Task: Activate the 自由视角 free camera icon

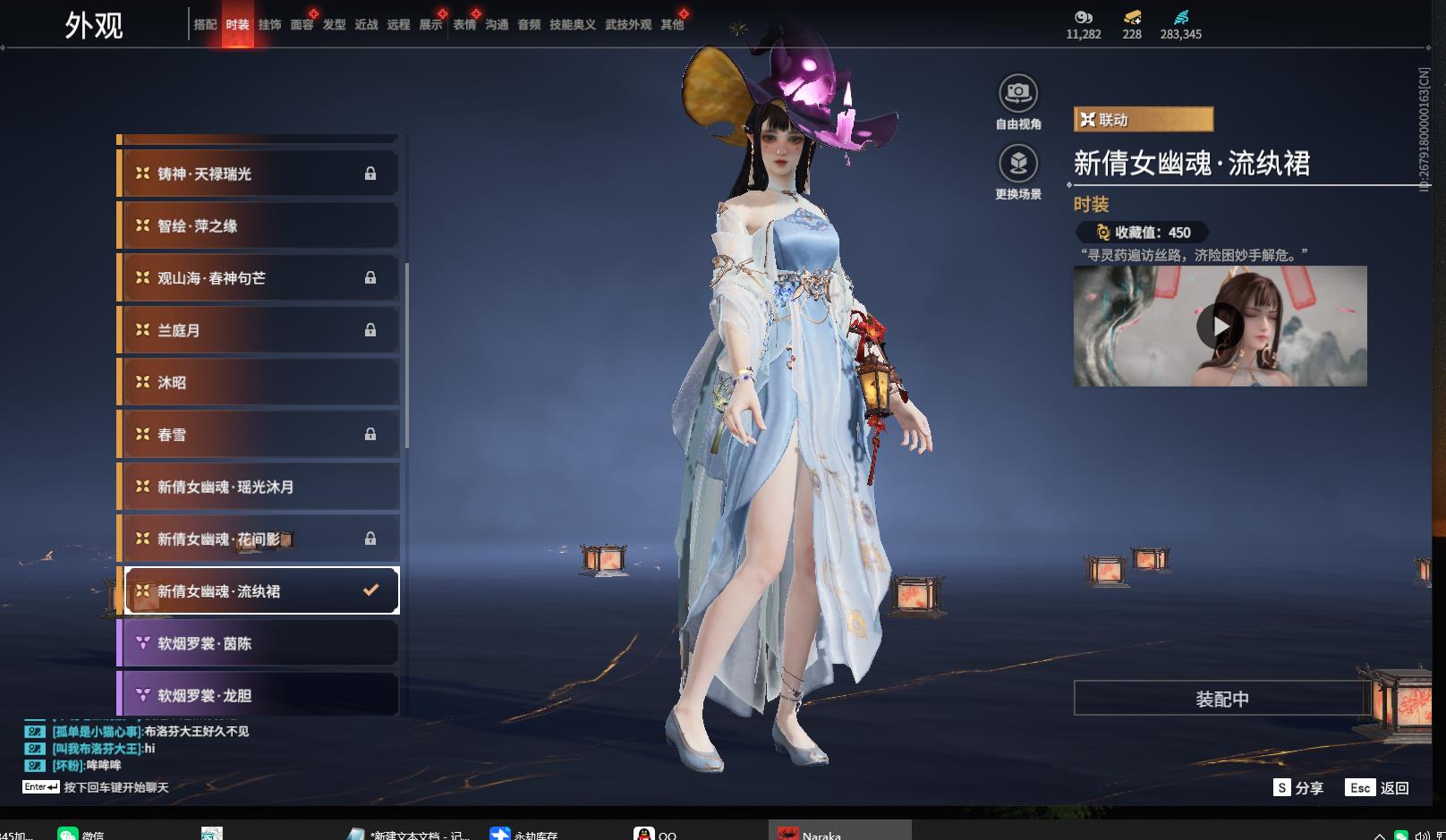Action: tap(1017, 93)
